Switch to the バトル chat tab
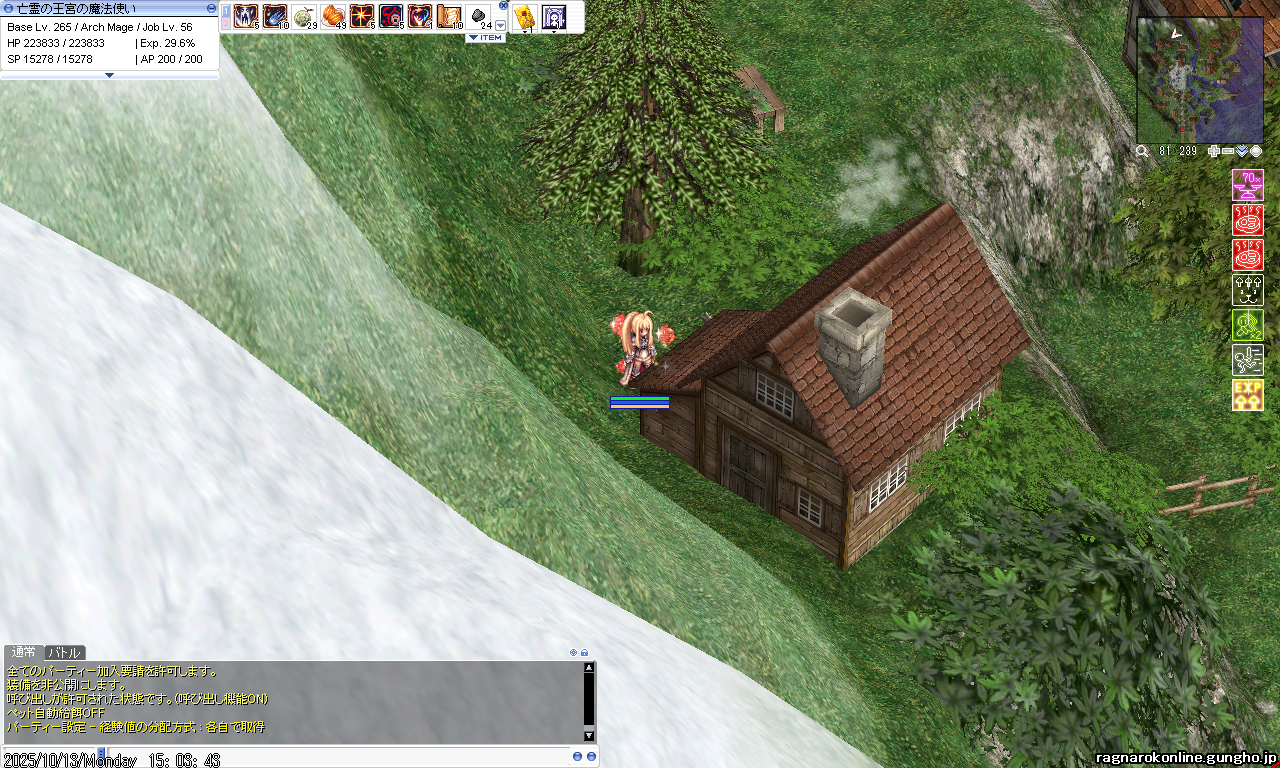The image size is (1280, 768). click(65, 652)
